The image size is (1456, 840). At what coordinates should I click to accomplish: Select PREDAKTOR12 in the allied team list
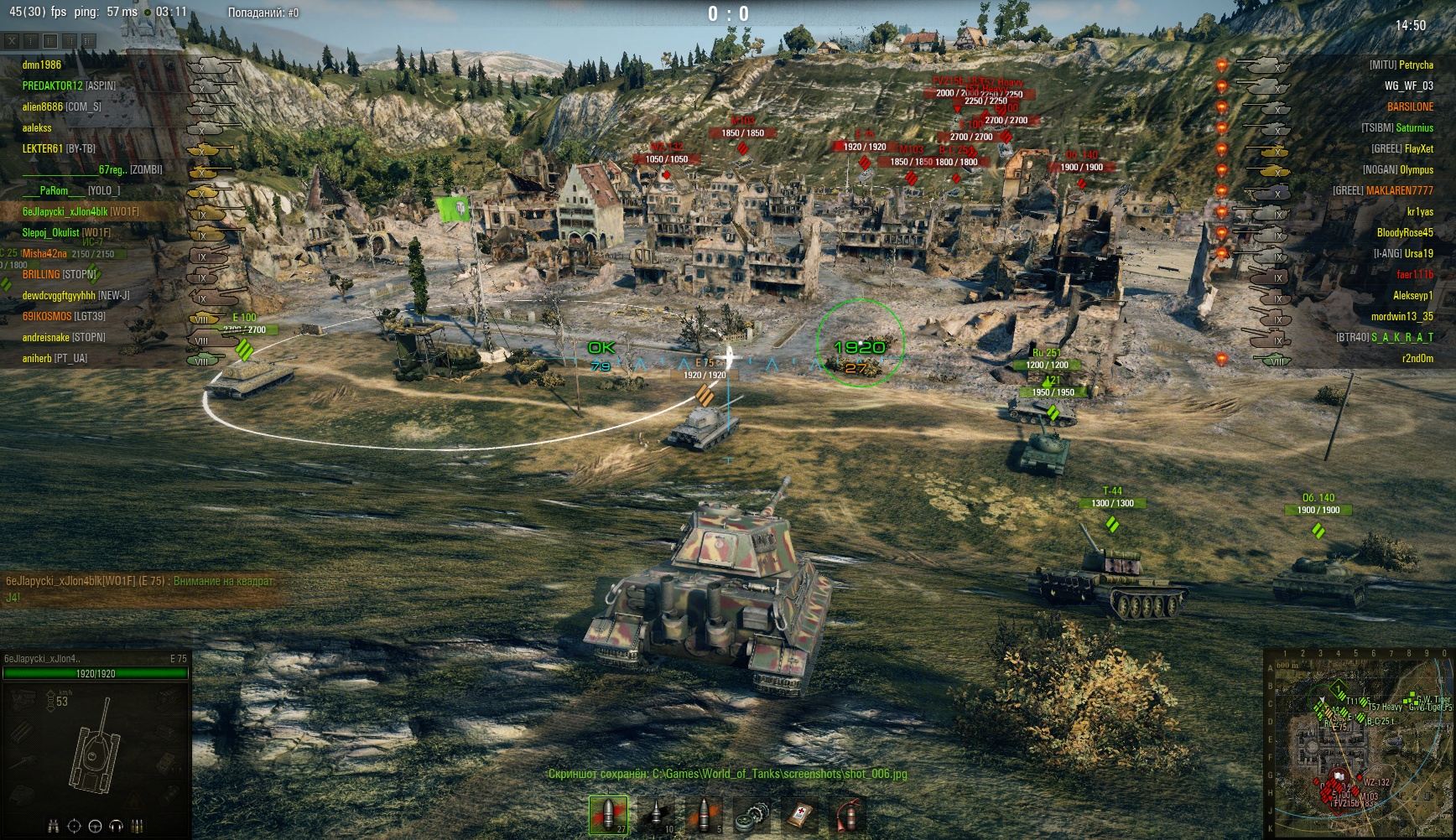[52, 86]
